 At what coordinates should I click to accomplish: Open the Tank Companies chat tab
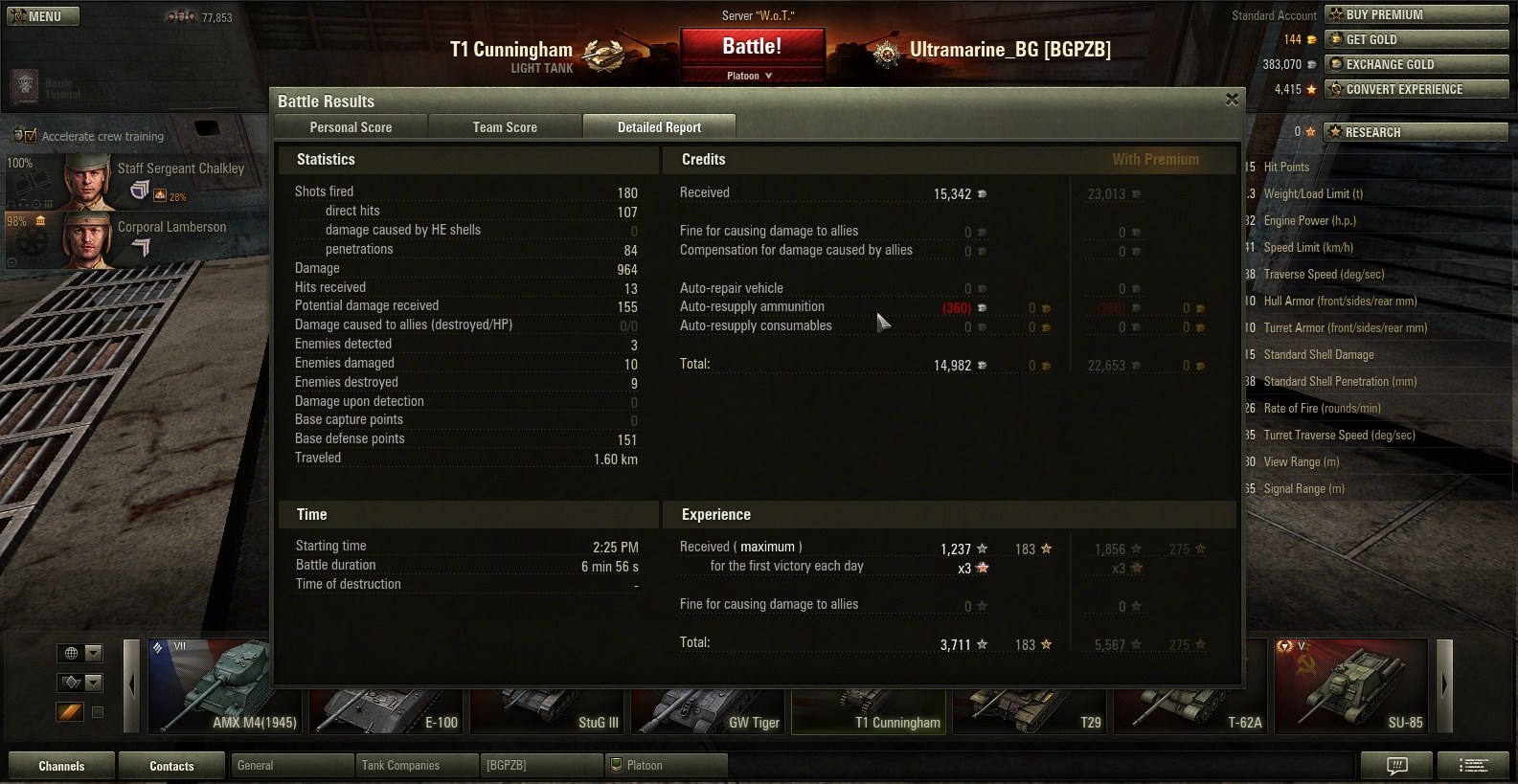pyautogui.click(x=418, y=766)
